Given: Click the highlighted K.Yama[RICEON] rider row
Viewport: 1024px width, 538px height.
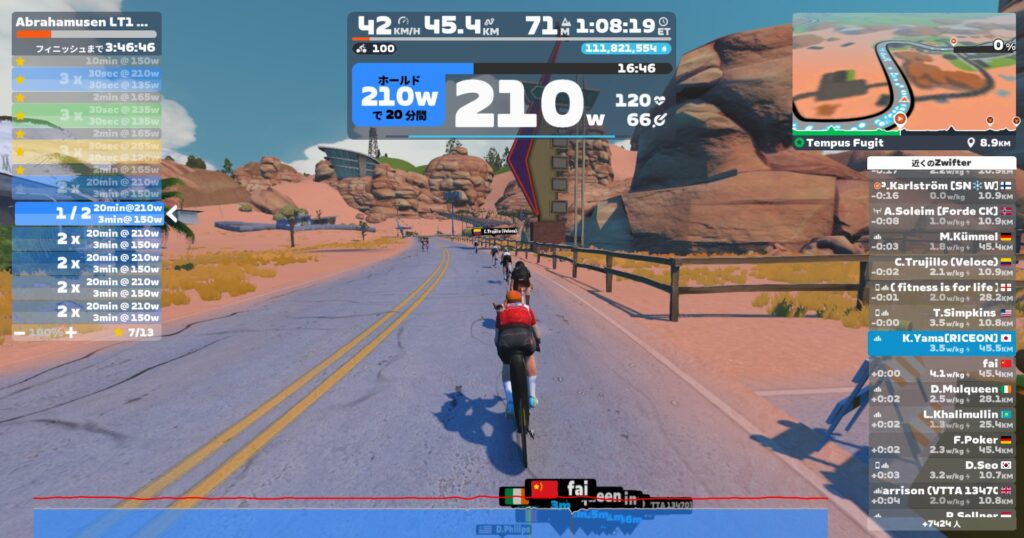Looking at the screenshot, I should pos(941,343).
